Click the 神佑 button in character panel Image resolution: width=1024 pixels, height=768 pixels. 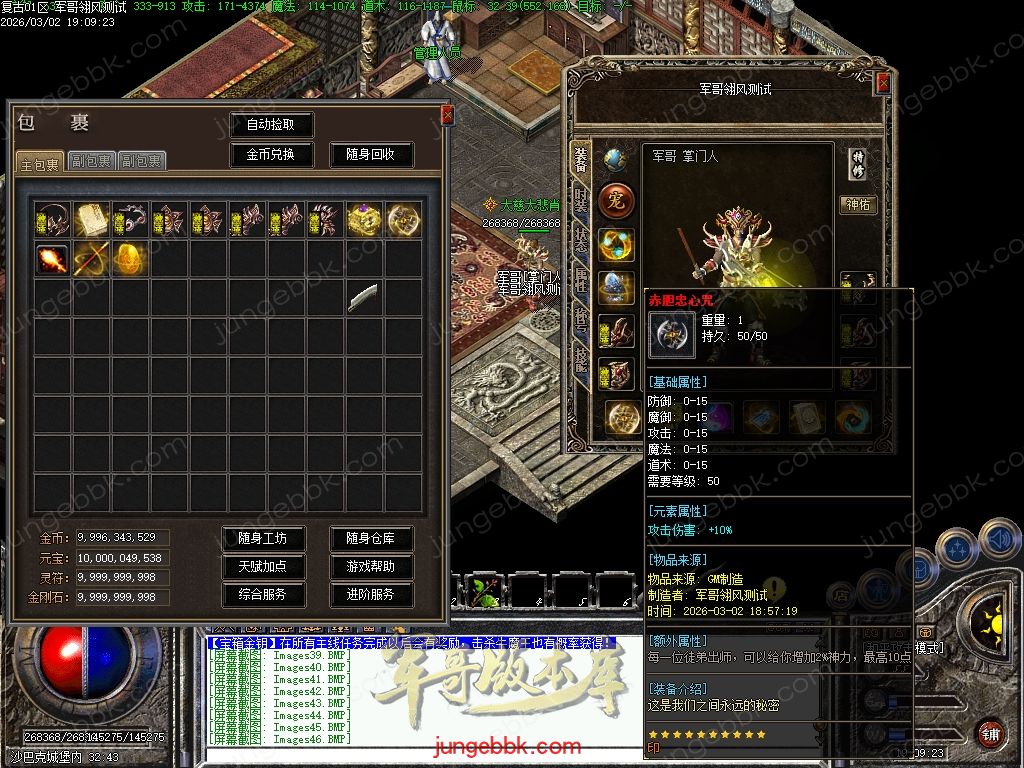(x=858, y=205)
